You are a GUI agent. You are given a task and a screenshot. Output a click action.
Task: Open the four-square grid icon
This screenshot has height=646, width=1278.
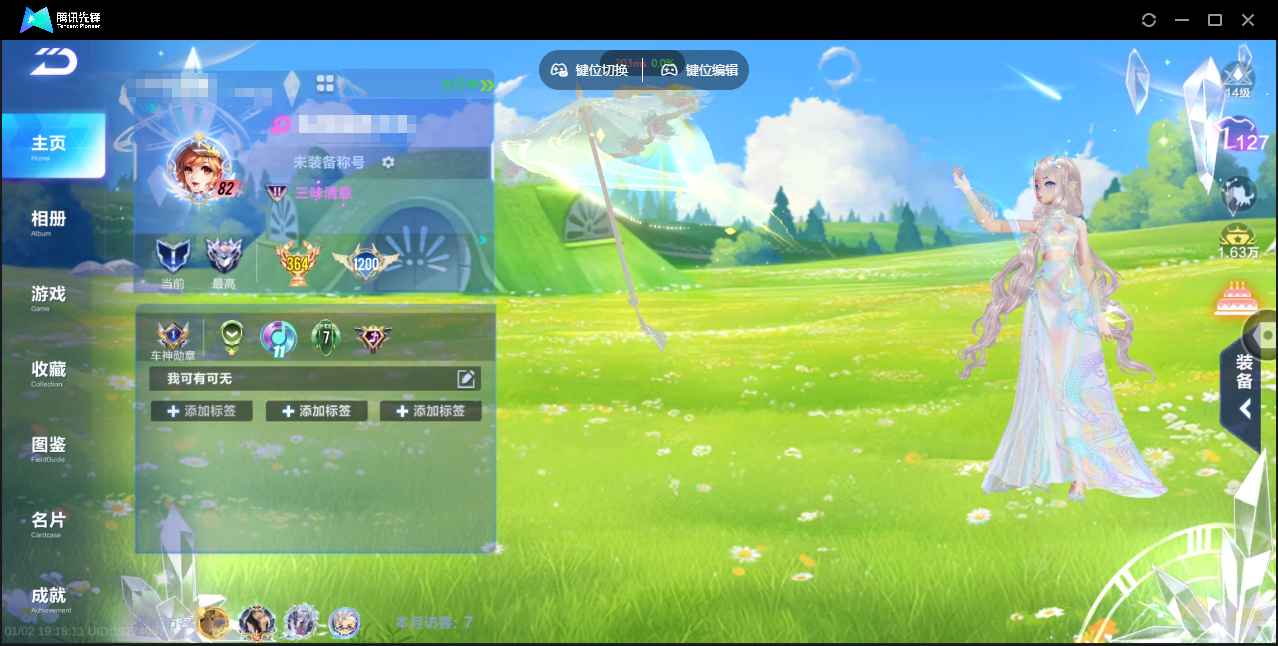point(325,83)
